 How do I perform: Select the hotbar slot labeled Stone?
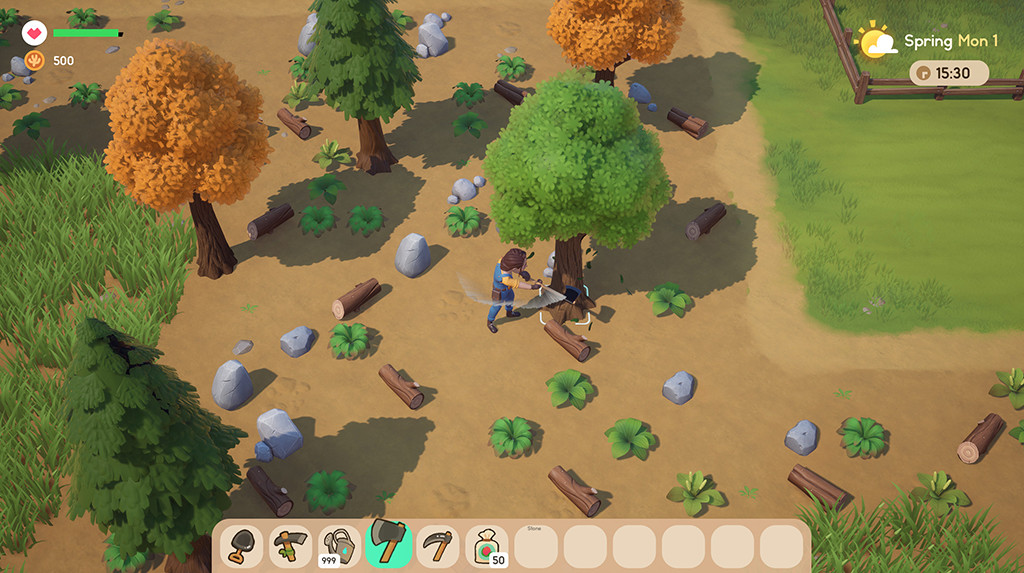(x=536, y=546)
